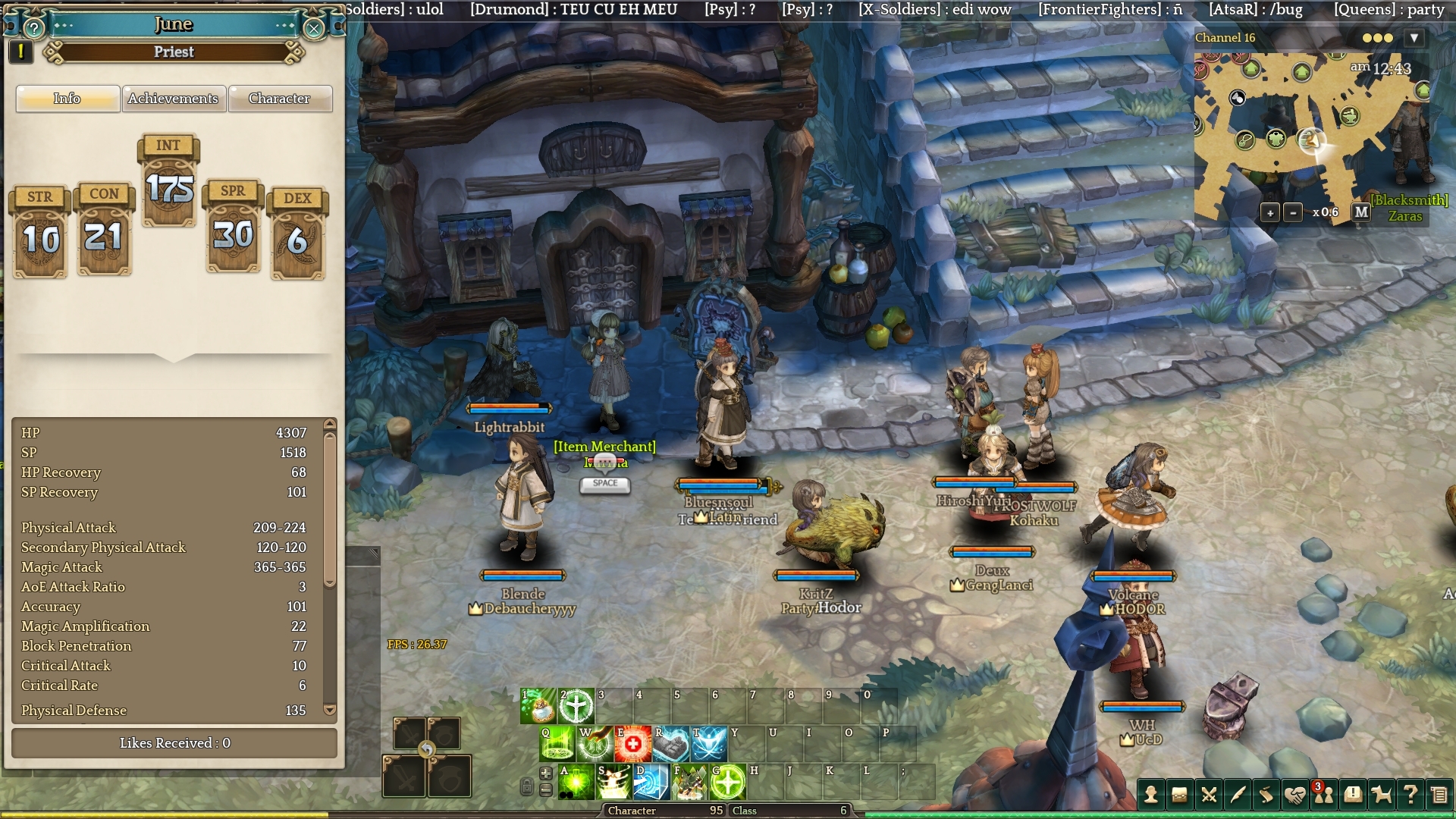The width and height of the screenshot is (1456, 819).
Task: Select the Info tab
Action: [x=67, y=99]
